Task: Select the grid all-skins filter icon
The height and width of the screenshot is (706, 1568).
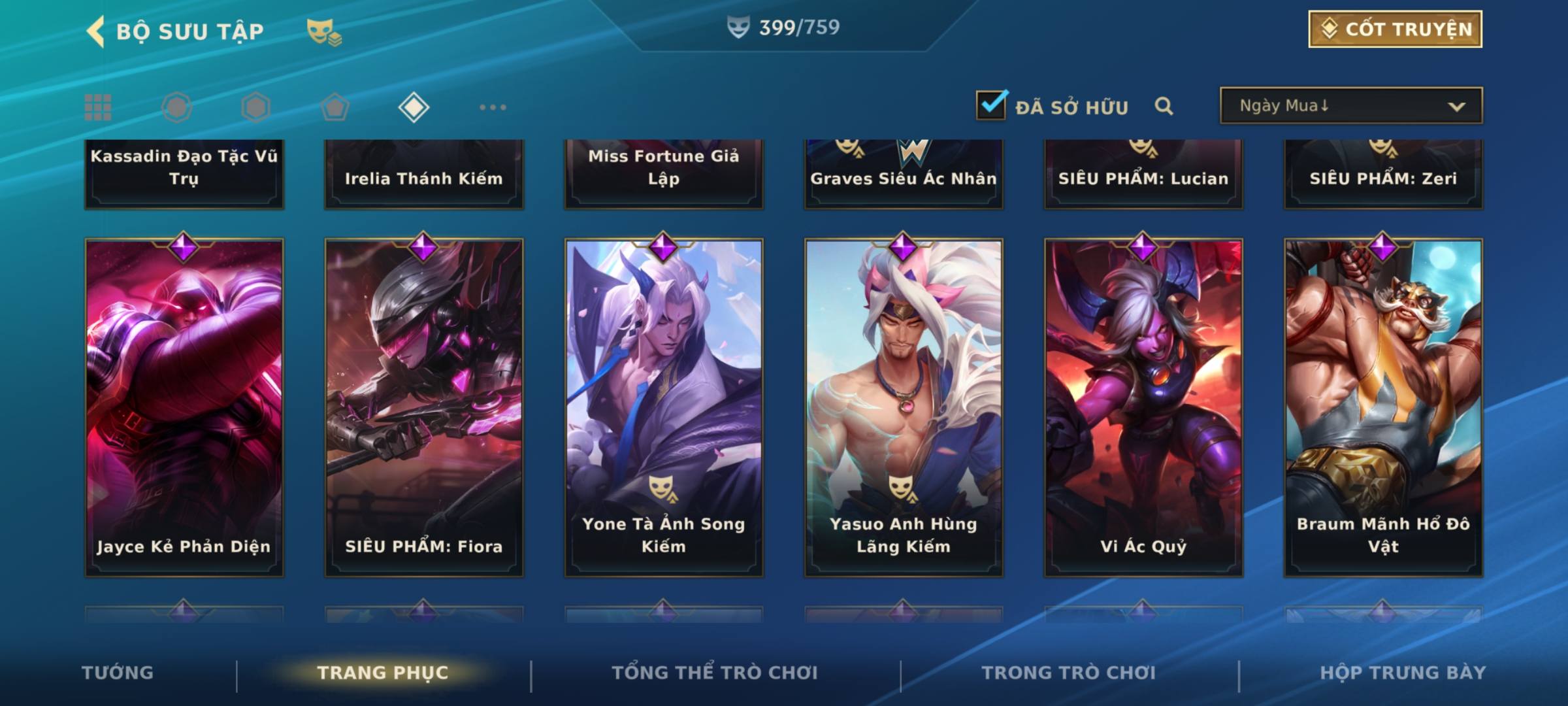Action: (x=98, y=107)
